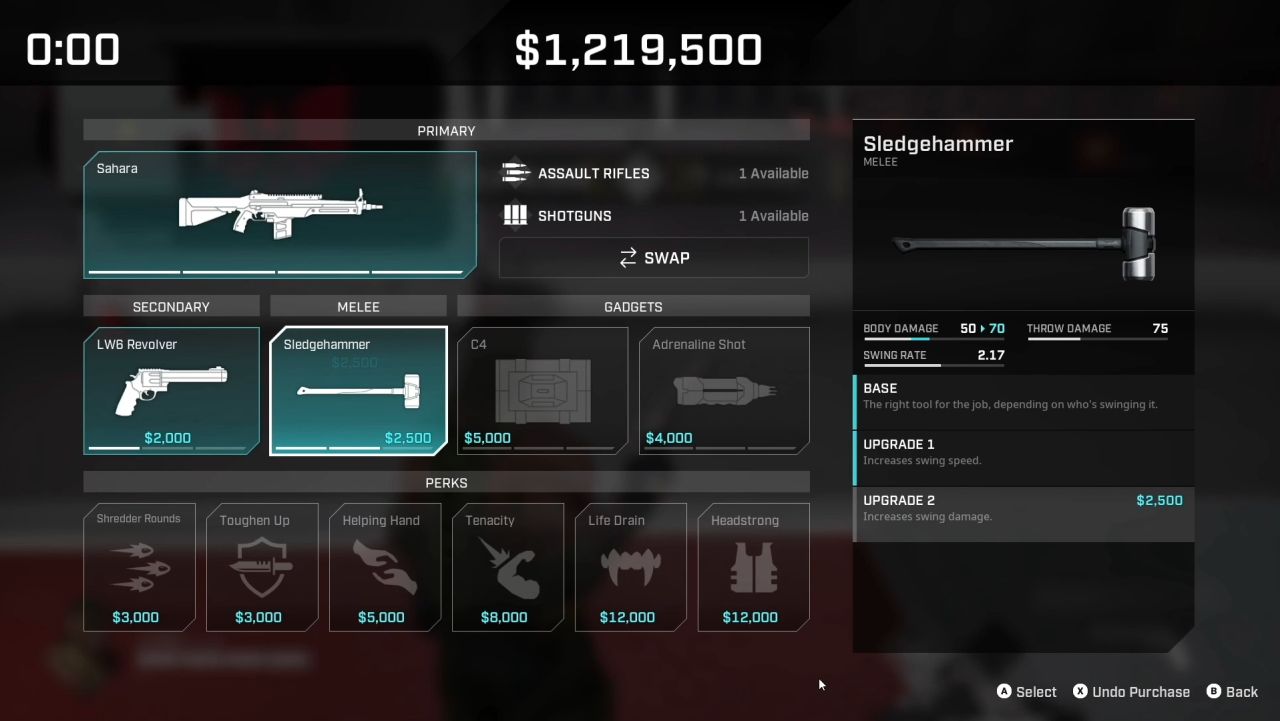The width and height of the screenshot is (1280, 721).
Task: Select the Adrenaline Shot gadget
Action: [x=724, y=390]
